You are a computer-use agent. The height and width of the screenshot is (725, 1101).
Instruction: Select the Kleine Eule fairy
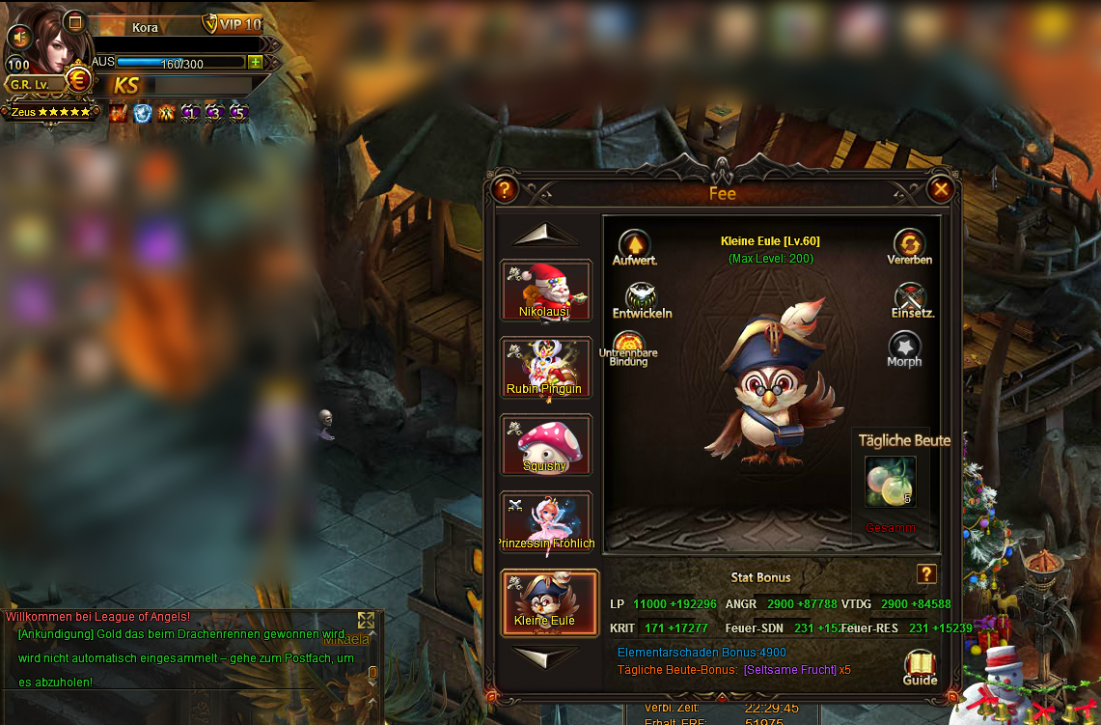pos(549,602)
